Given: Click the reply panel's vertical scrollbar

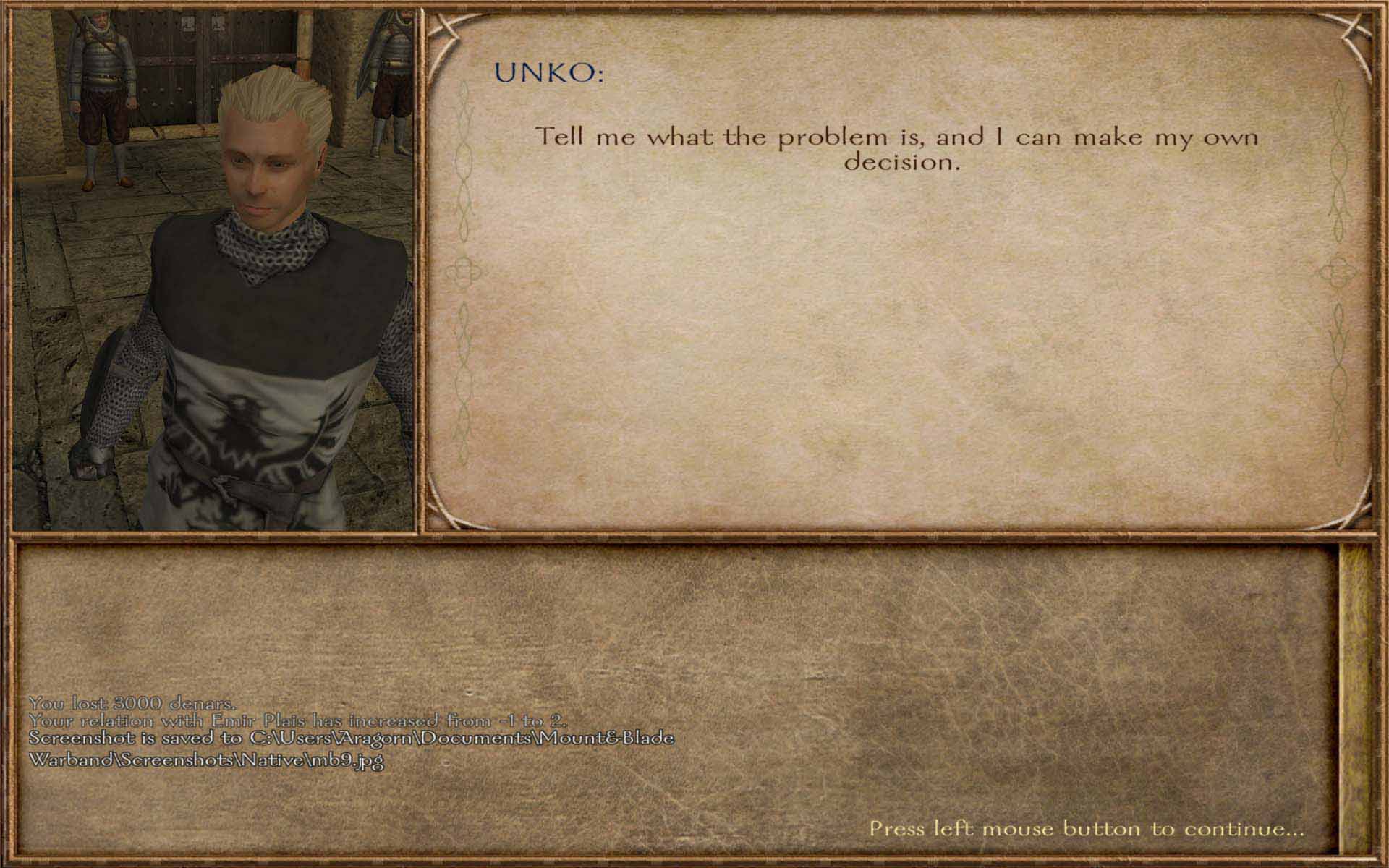Looking at the screenshot, I should (x=1354, y=698).
